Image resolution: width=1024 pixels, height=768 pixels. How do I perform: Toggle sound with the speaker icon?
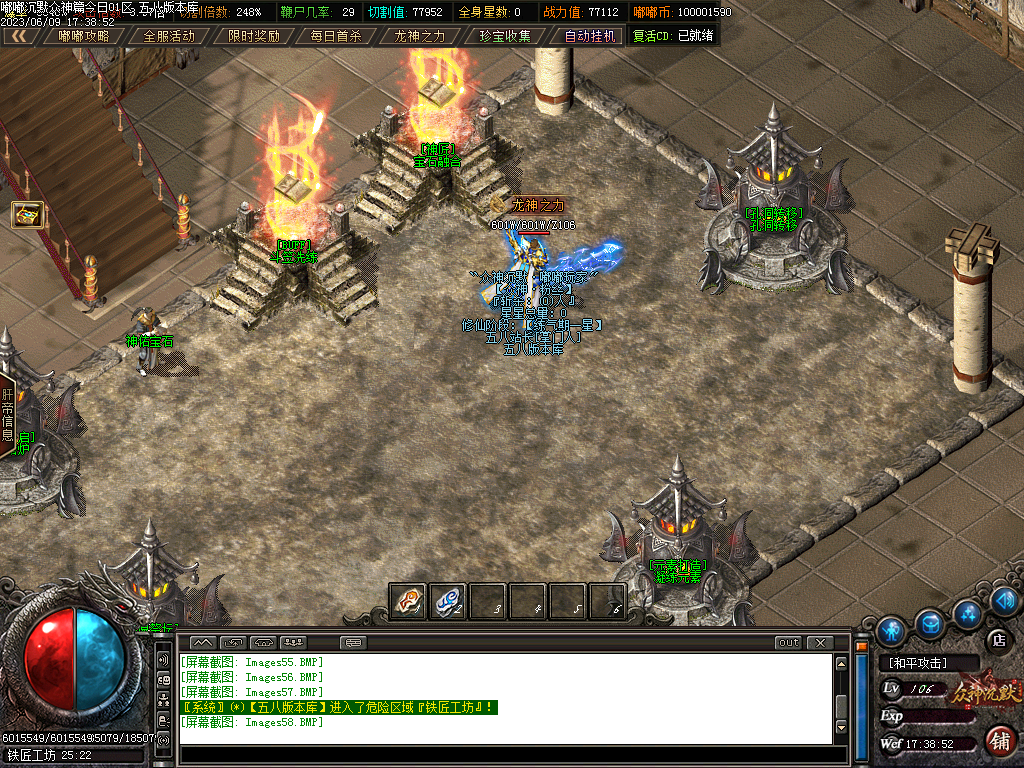pyautogui.click(x=1005, y=601)
